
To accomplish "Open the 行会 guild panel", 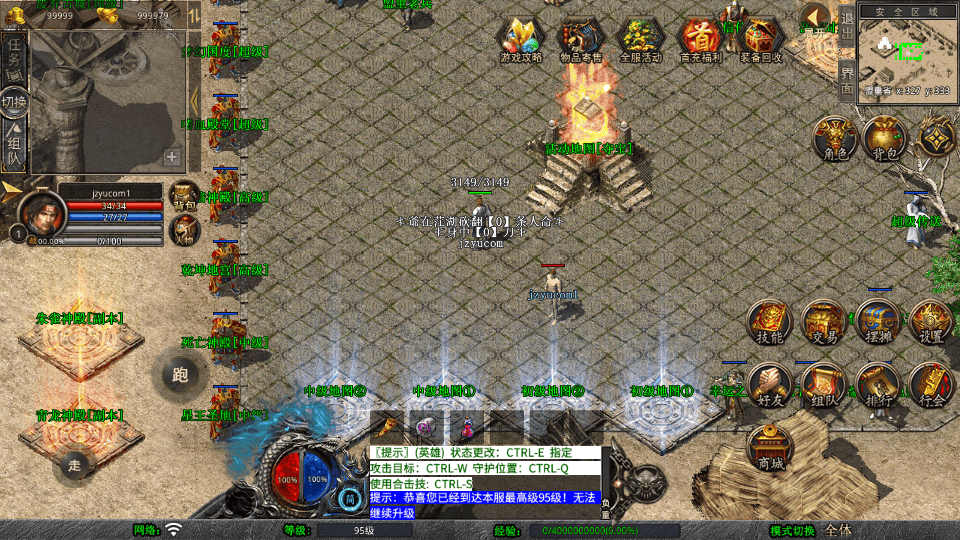I will pos(931,385).
